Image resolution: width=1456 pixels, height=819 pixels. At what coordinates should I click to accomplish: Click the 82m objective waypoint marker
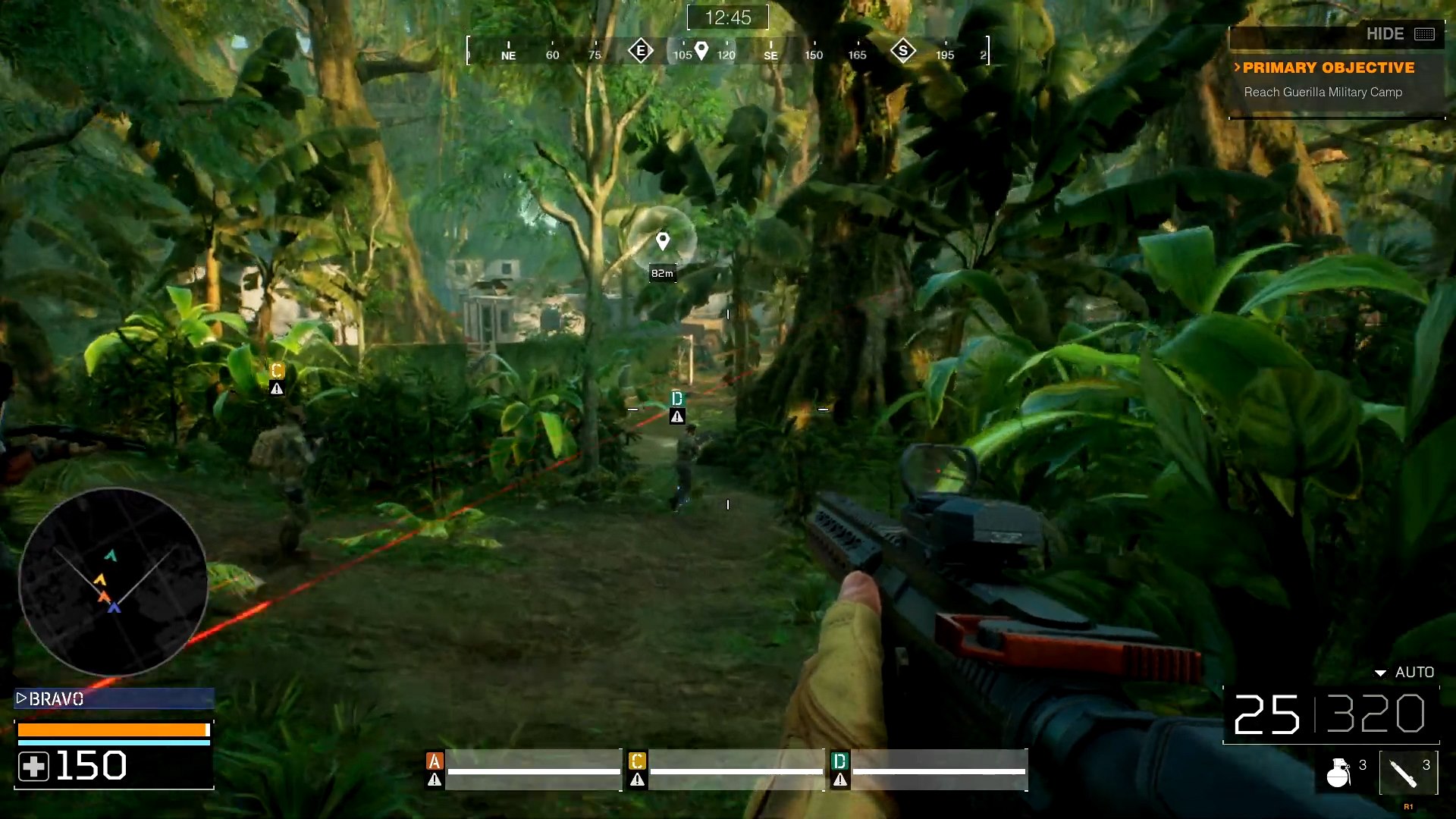(663, 242)
